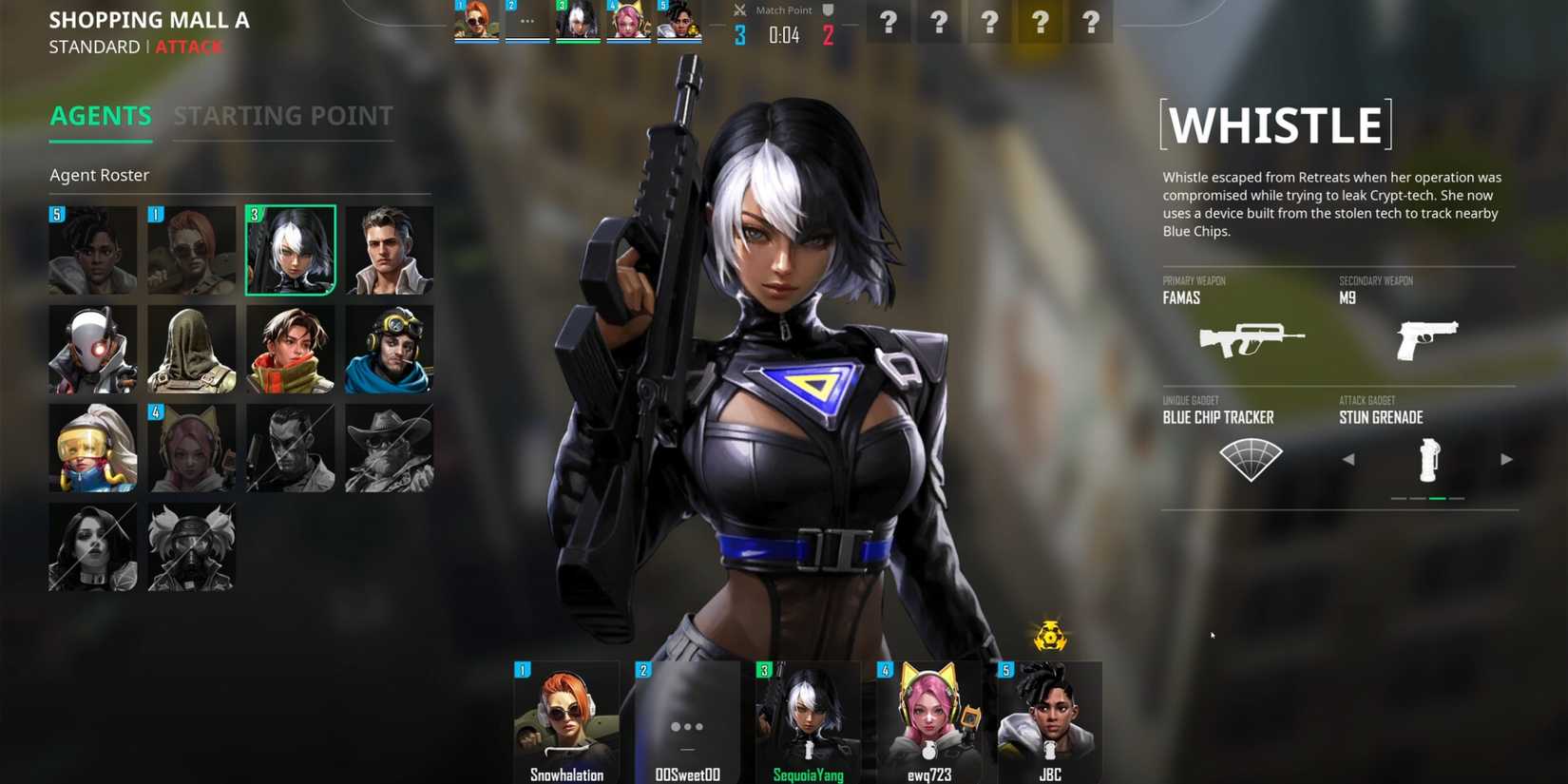The image size is (1568, 784).
Task: Open the Agents tab
Action: (101, 116)
